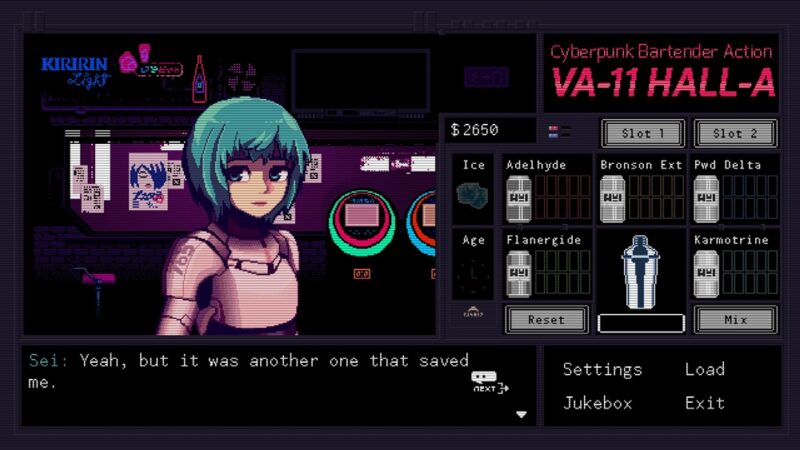Screen dimensions: 800x450
Task: Select the Slot 2 button
Action: coord(735,133)
